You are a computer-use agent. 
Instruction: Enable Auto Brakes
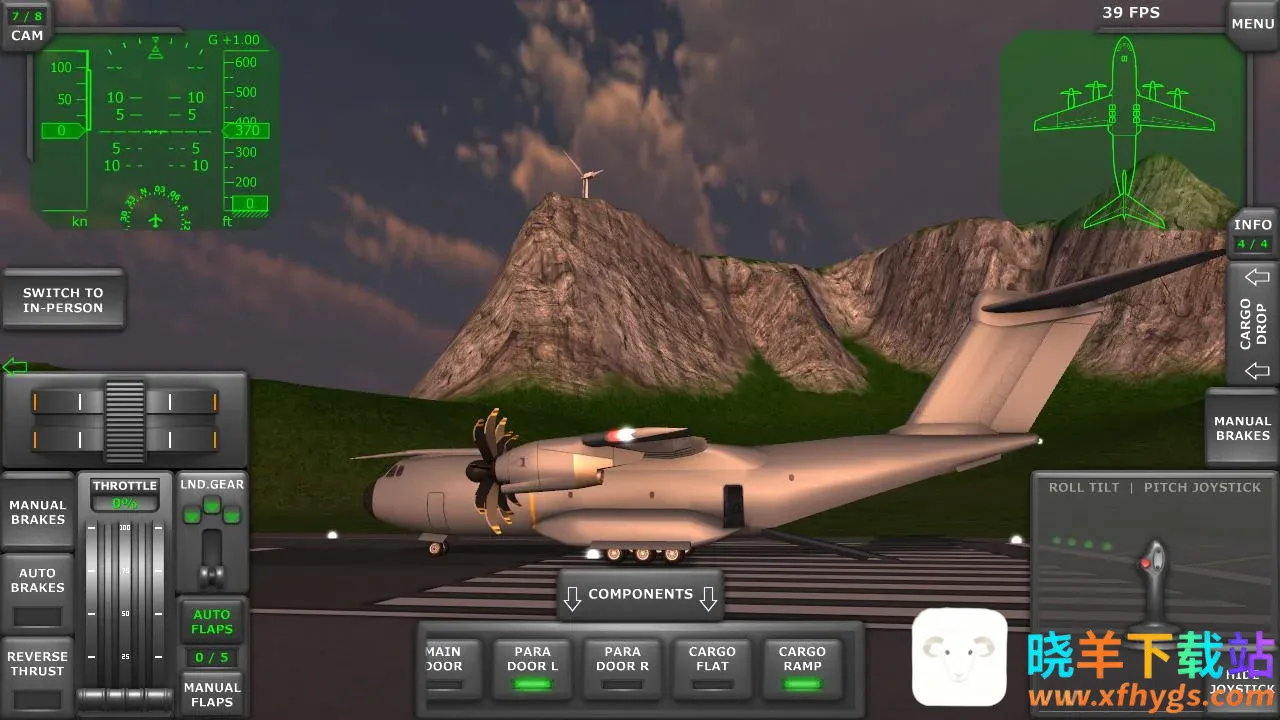(x=38, y=592)
